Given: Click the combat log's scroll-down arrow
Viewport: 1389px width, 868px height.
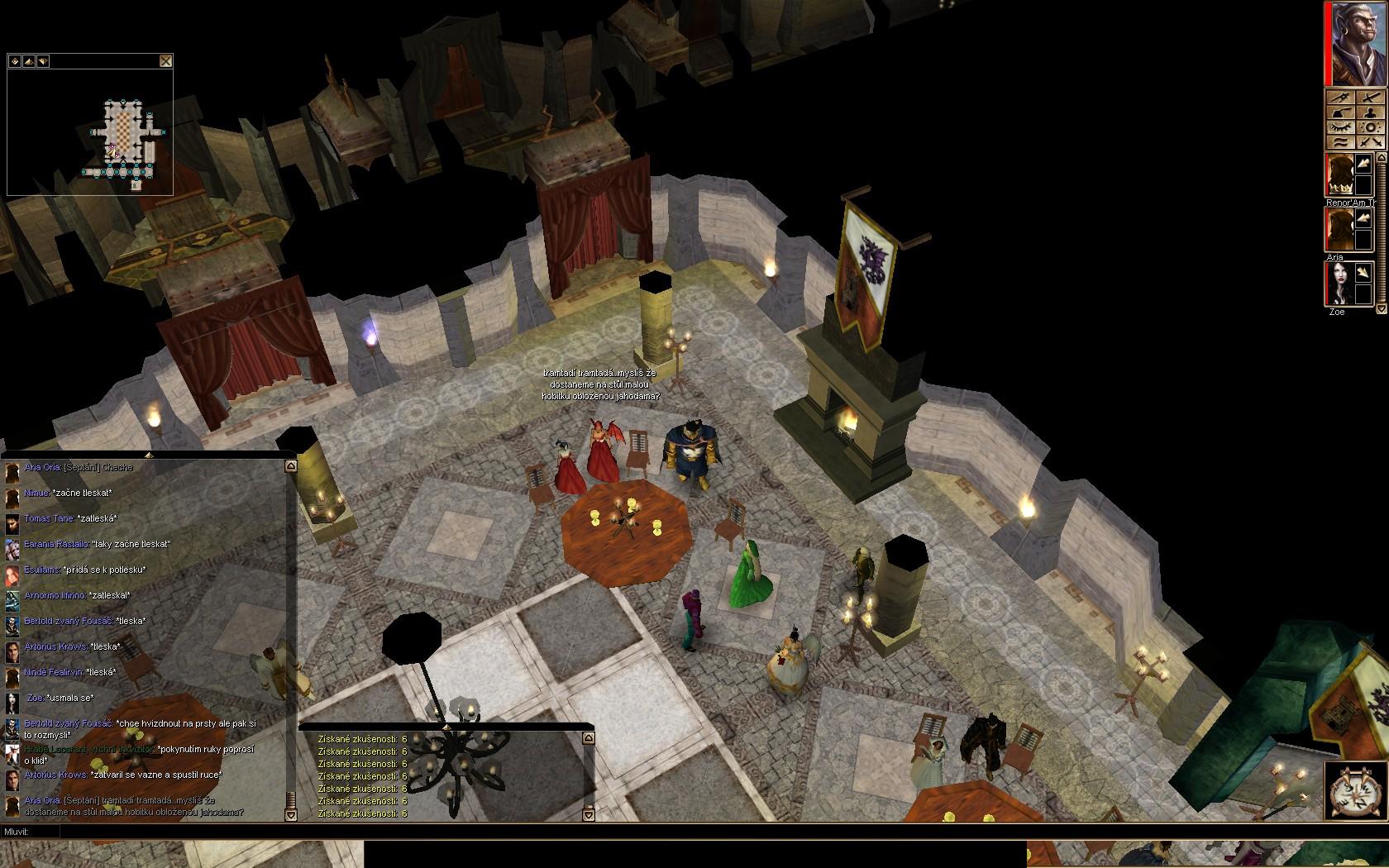Looking at the screenshot, I should (589, 814).
